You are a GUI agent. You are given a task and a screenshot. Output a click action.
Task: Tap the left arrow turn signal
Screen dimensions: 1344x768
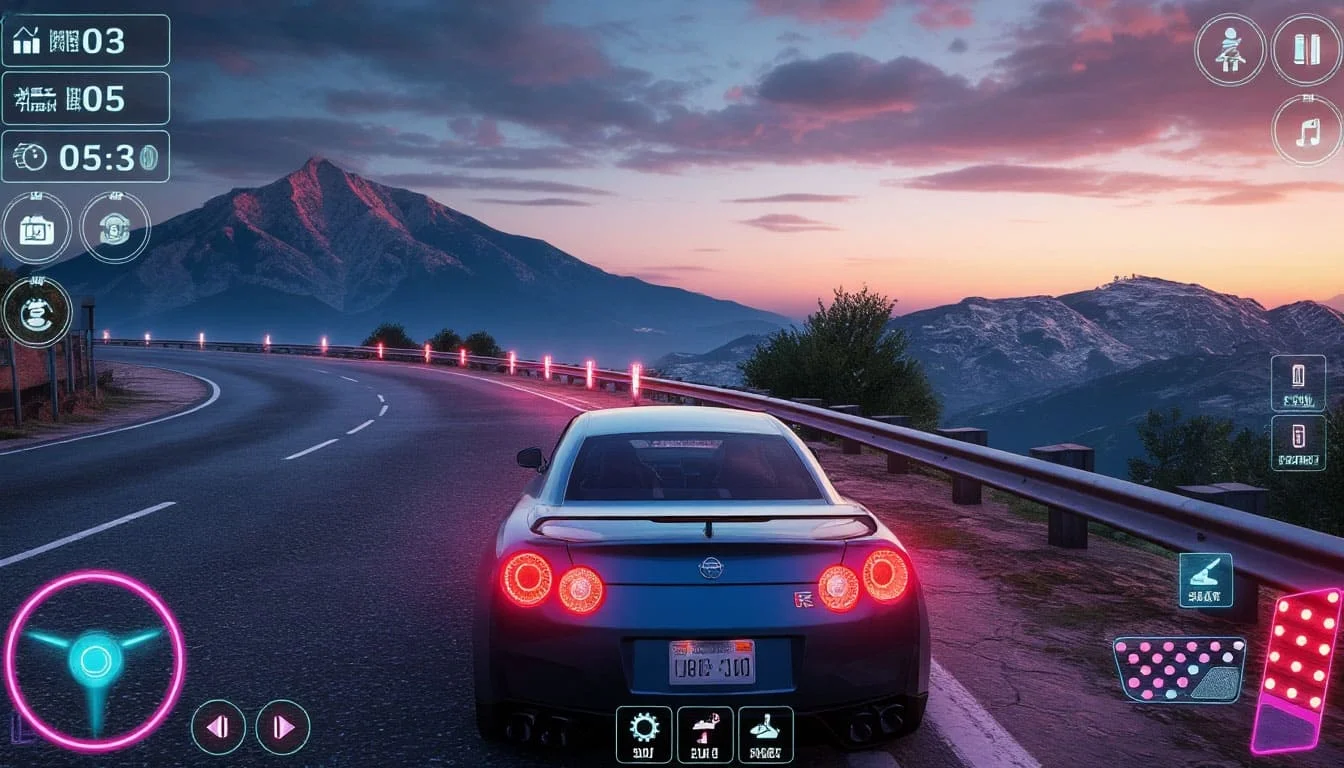pyautogui.click(x=218, y=727)
